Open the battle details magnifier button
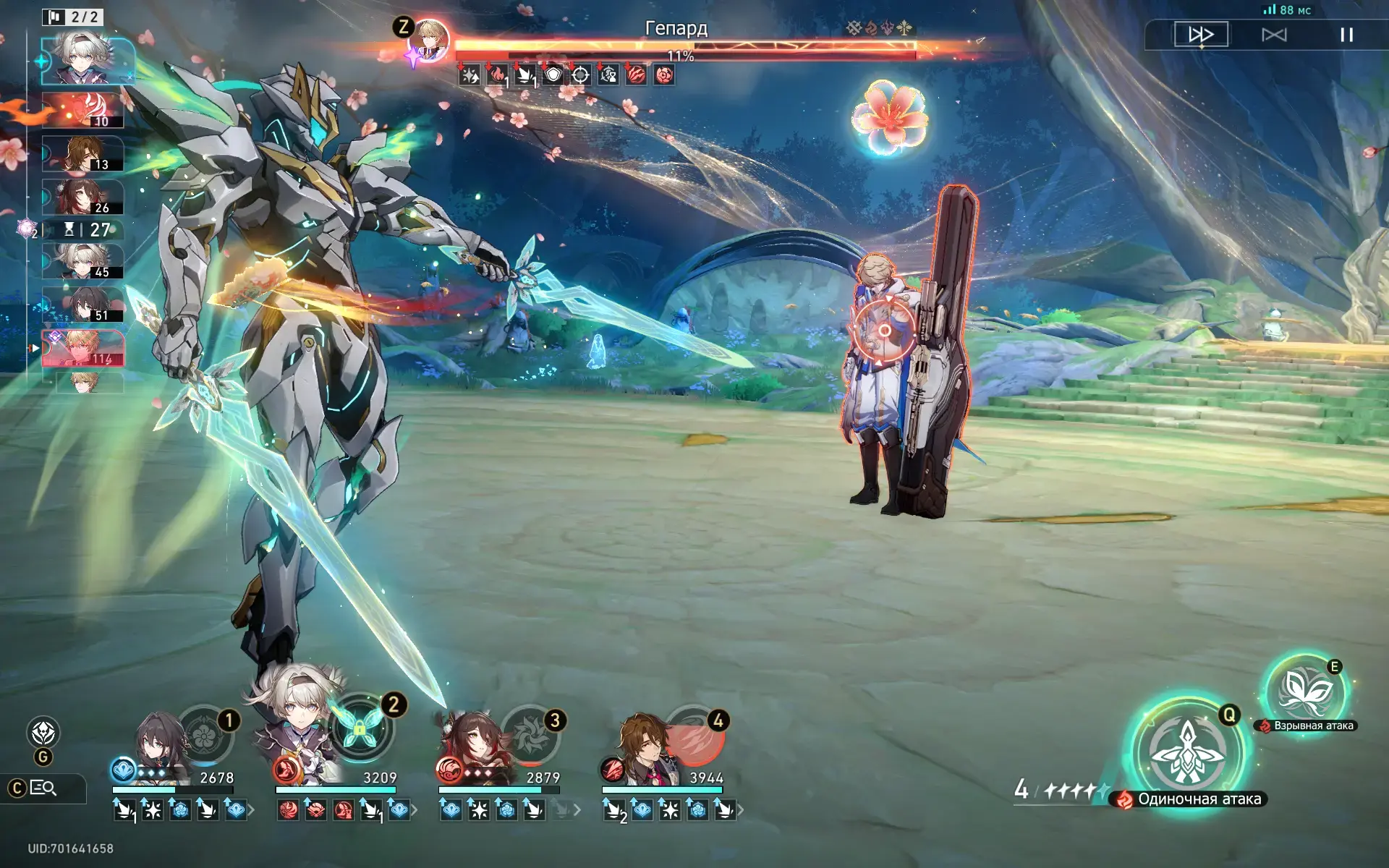 pos(43,788)
